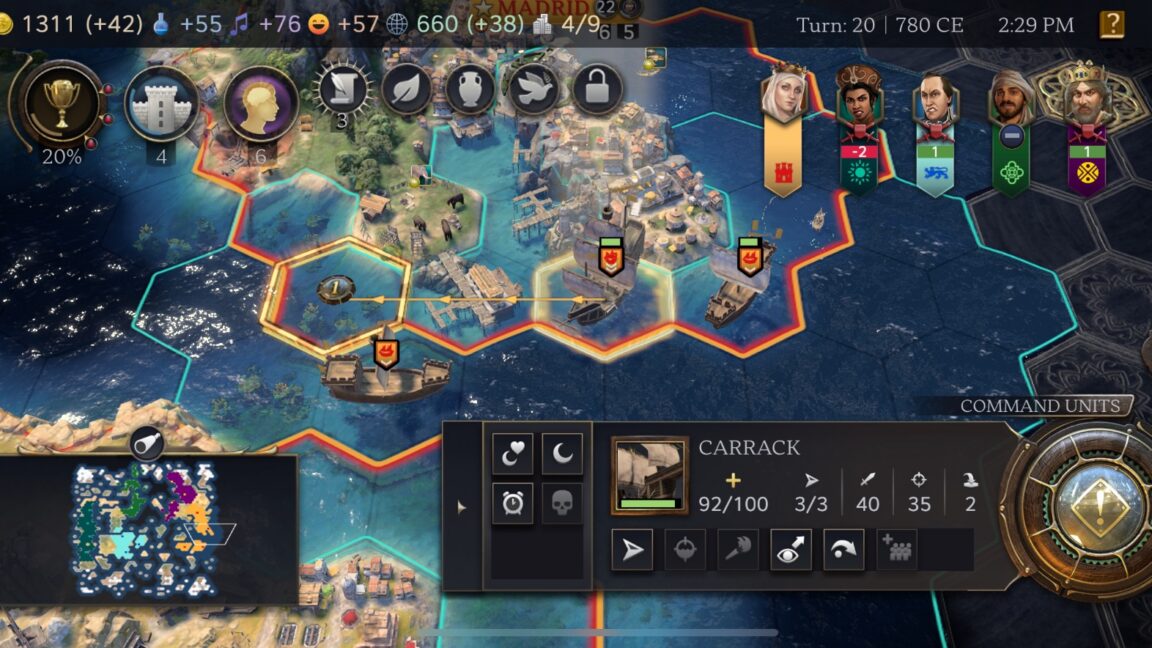
Task: Open the question mark help button
Action: [x=1111, y=24]
